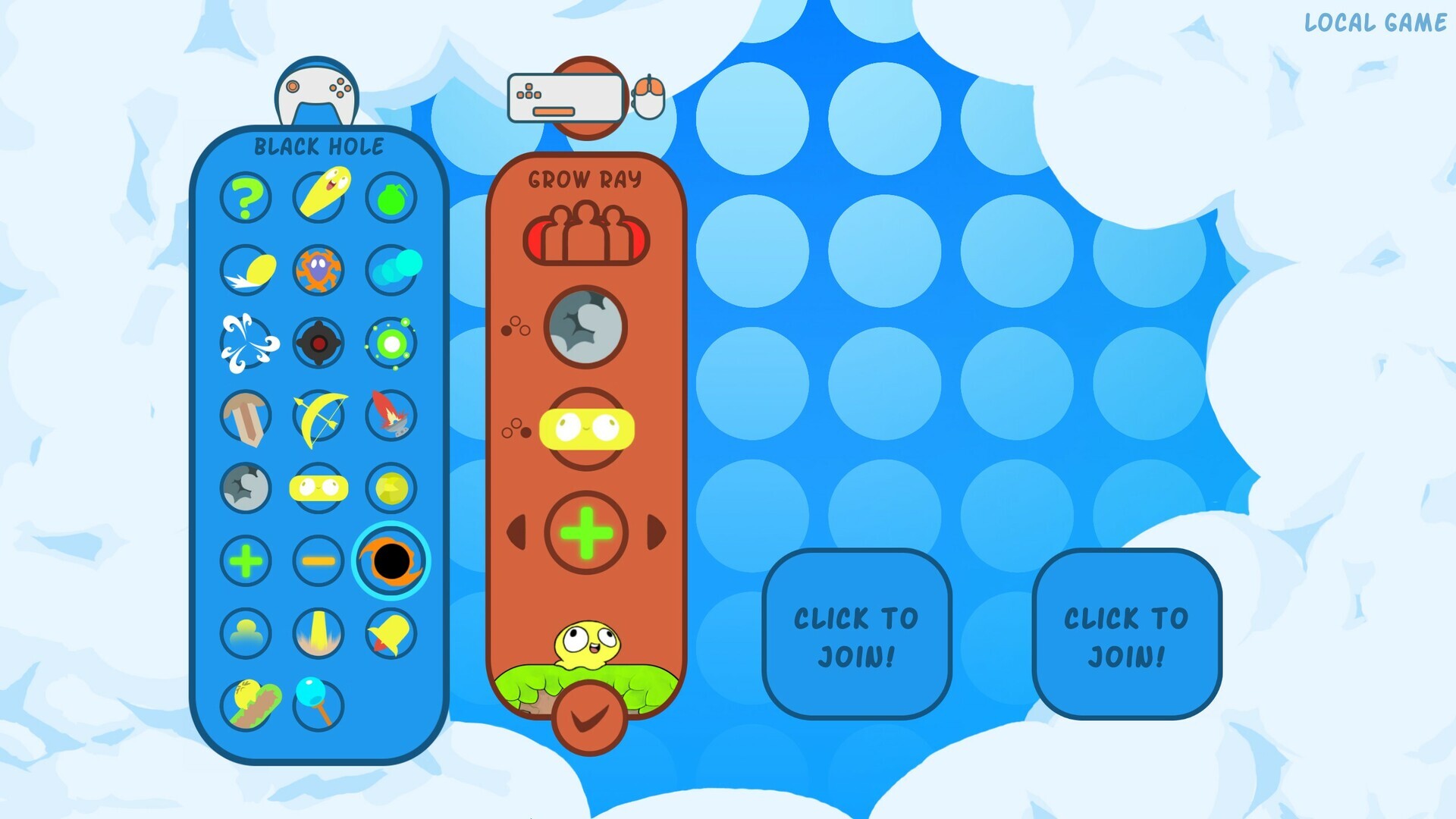Pick the question mark random perk
The image size is (1456, 819).
point(246,197)
